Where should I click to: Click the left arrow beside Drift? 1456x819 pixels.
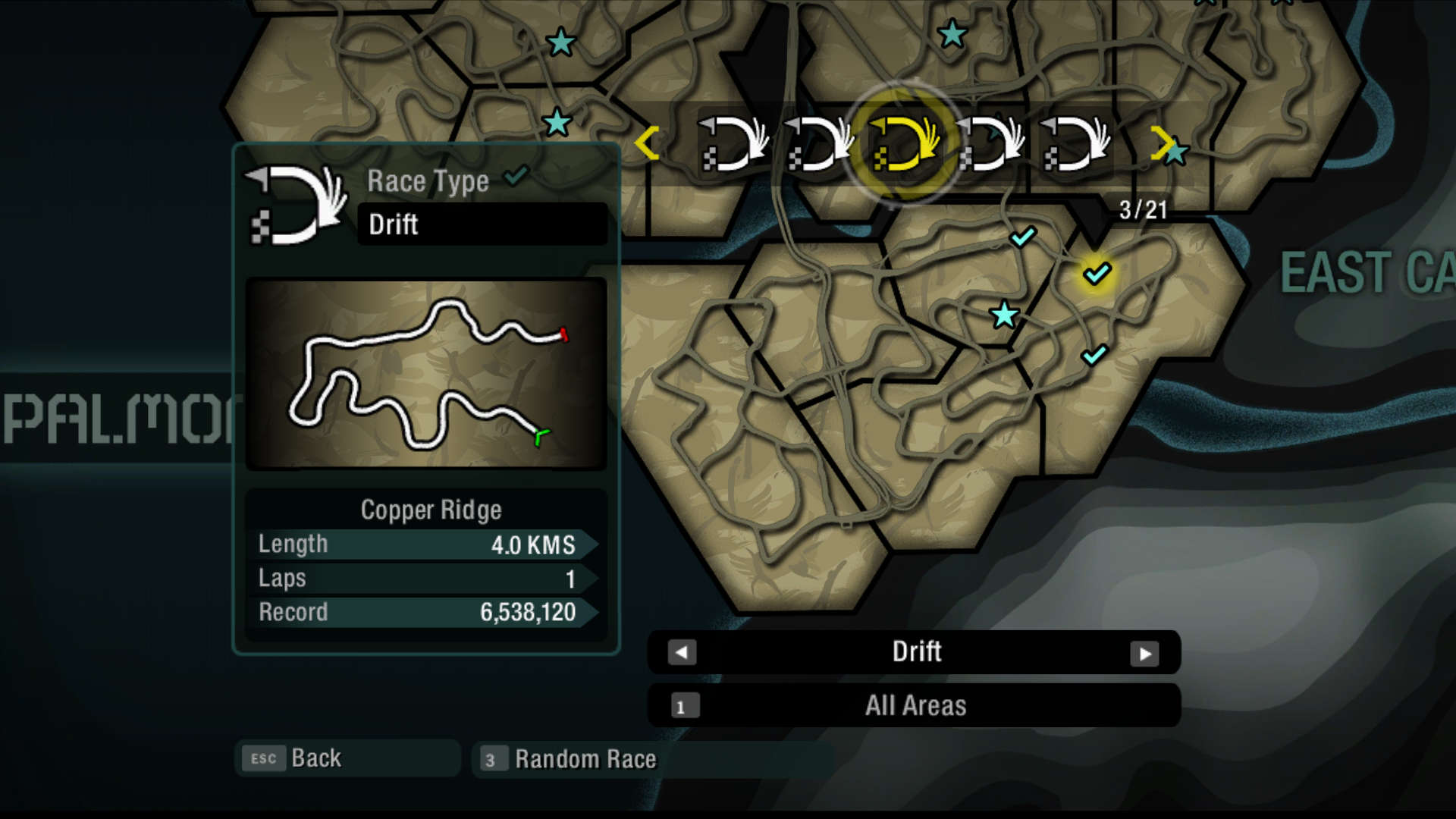pyautogui.click(x=682, y=653)
